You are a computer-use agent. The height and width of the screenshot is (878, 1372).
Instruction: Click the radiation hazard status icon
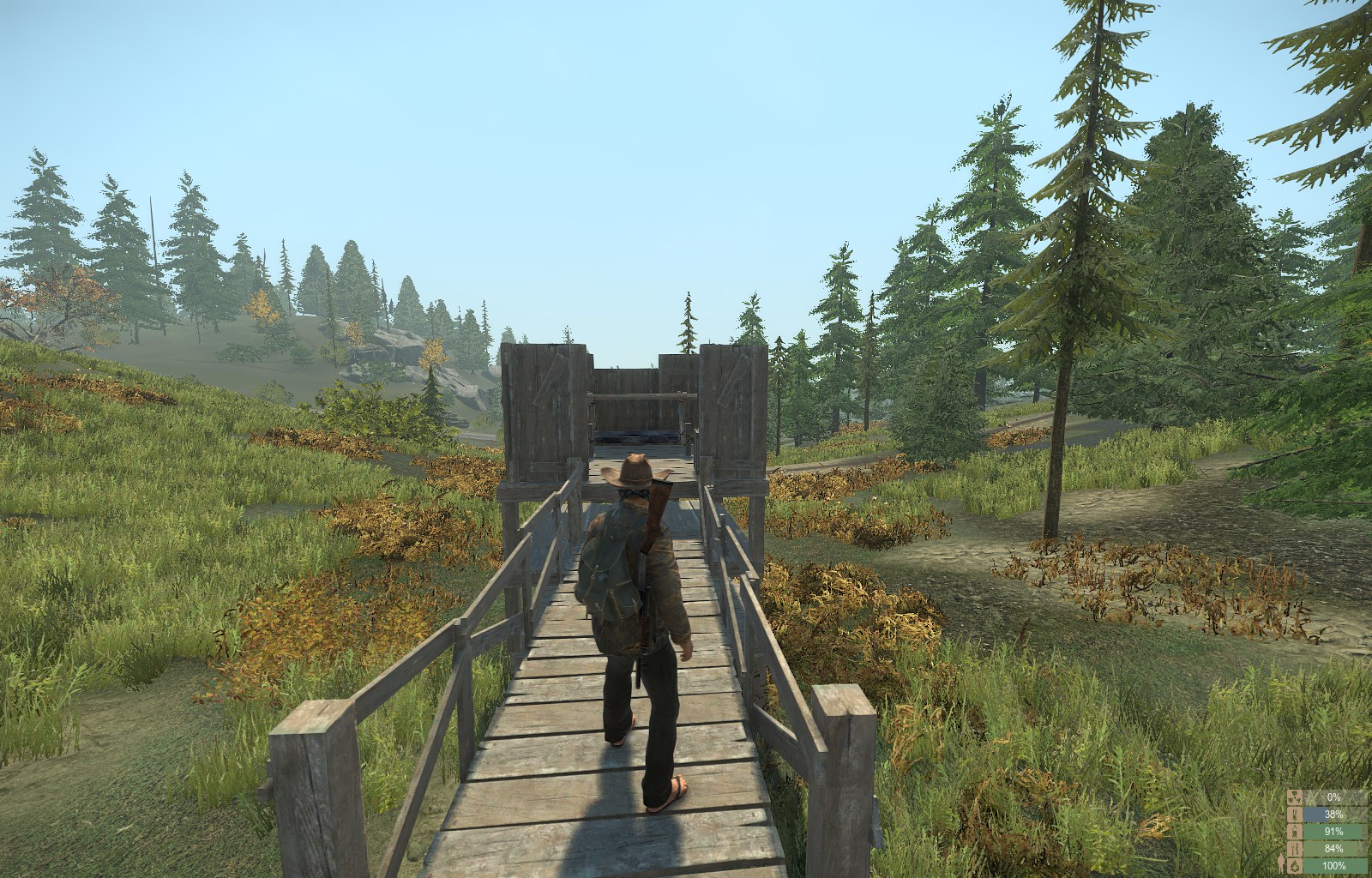[x=1295, y=797]
